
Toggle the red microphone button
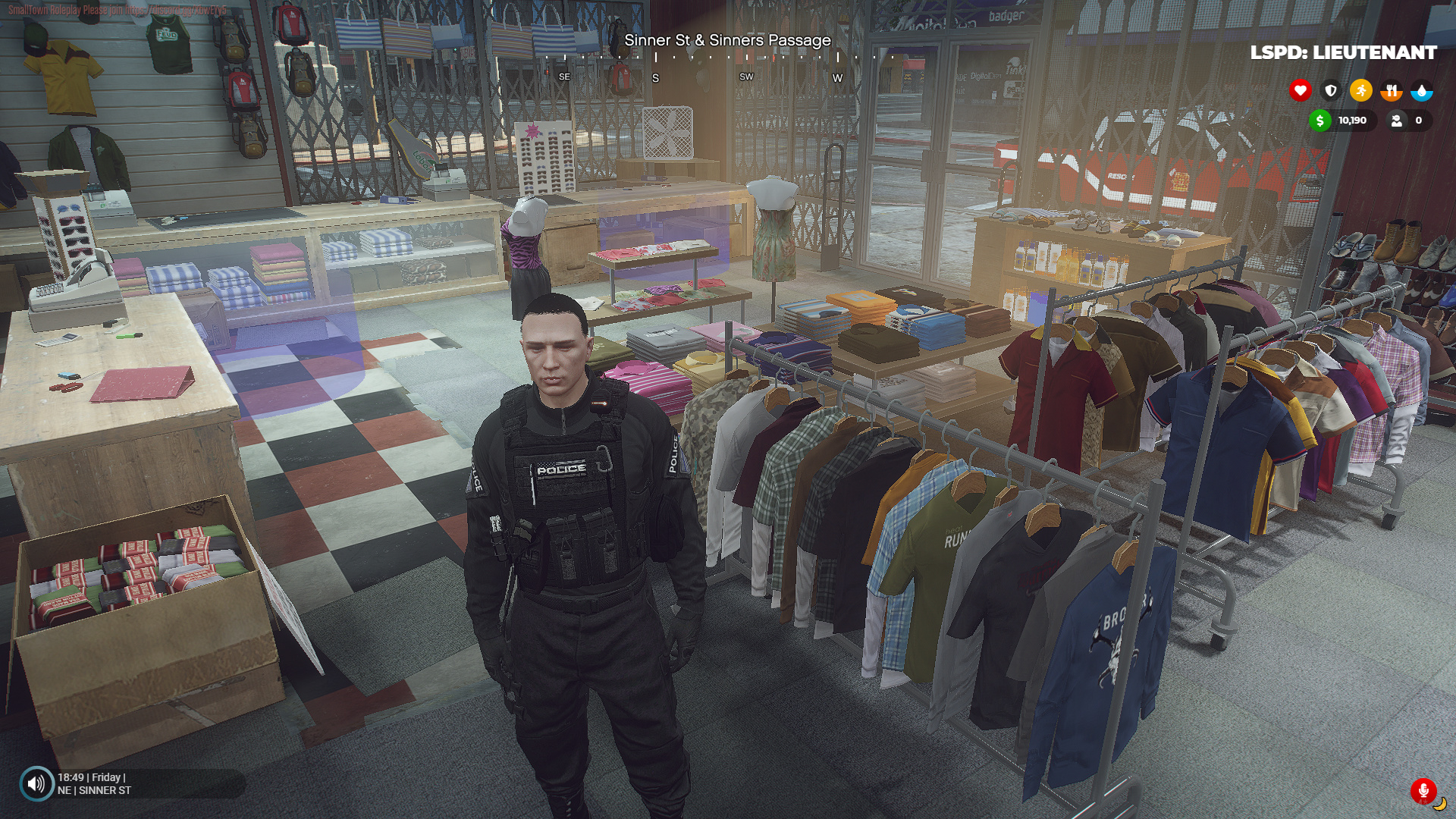[x=1423, y=791]
